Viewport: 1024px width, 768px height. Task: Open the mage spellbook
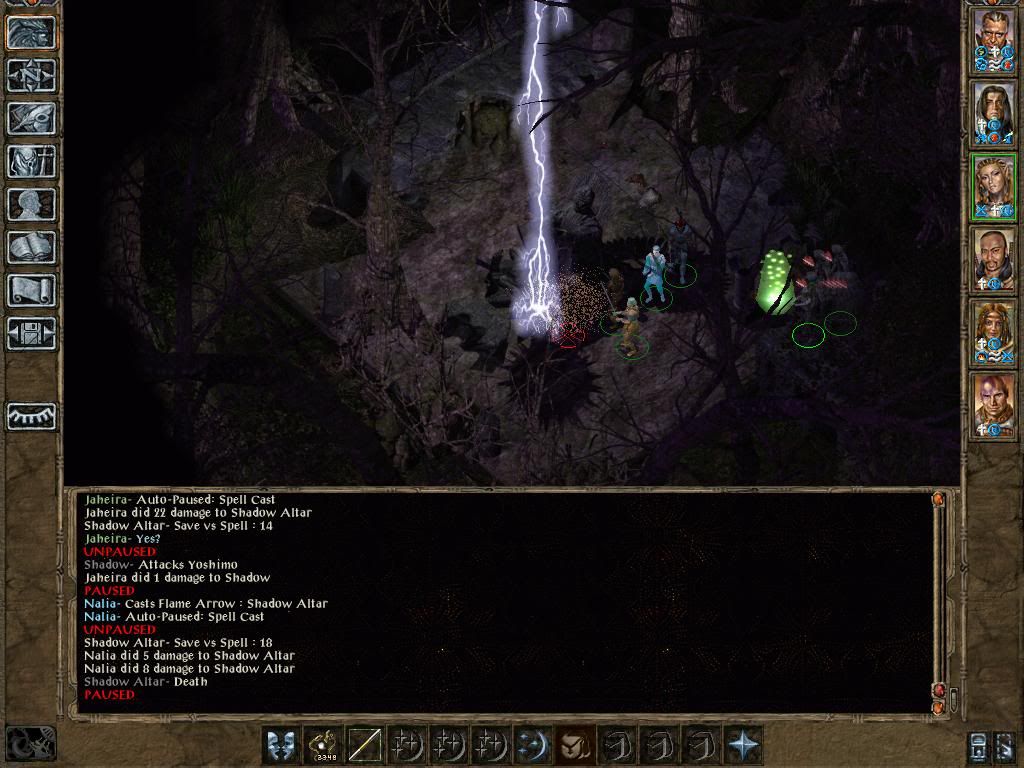[x=31, y=247]
